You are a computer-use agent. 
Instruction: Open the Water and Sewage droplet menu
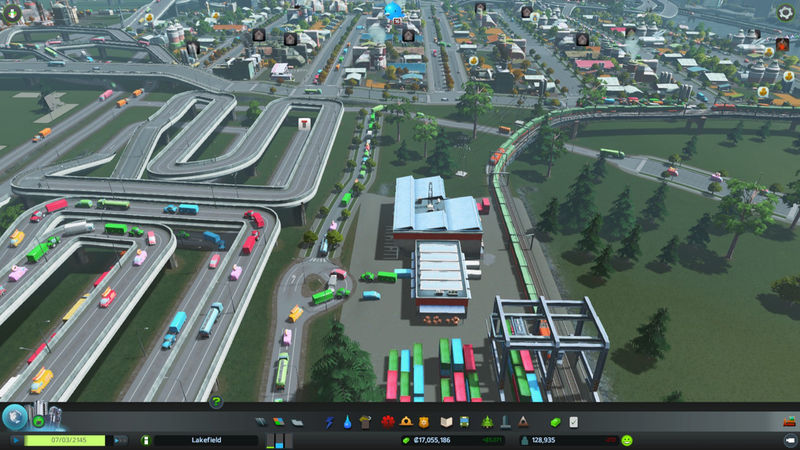[x=347, y=421]
